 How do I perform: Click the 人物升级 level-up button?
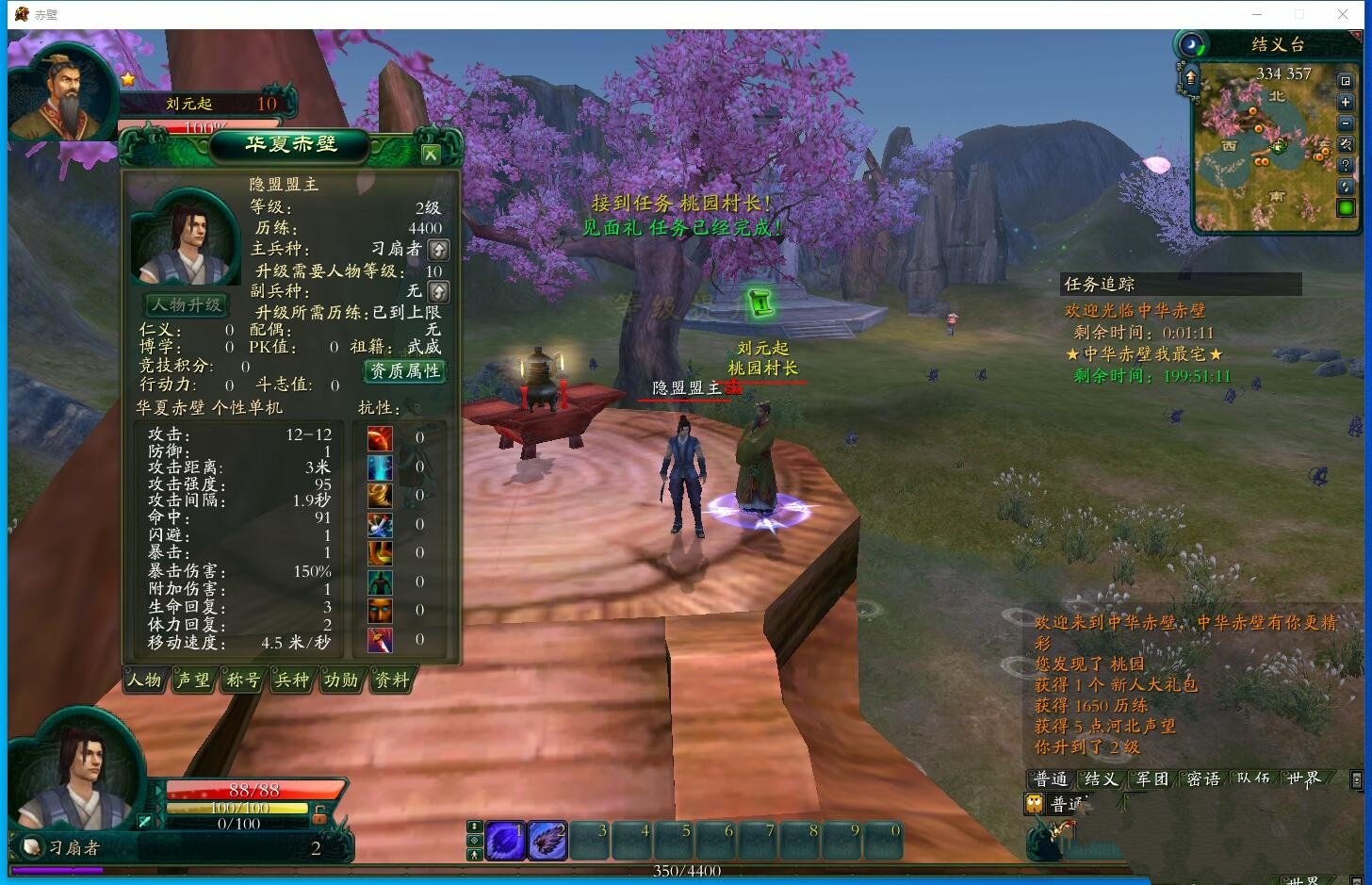pyautogui.click(x=187, y=305)
